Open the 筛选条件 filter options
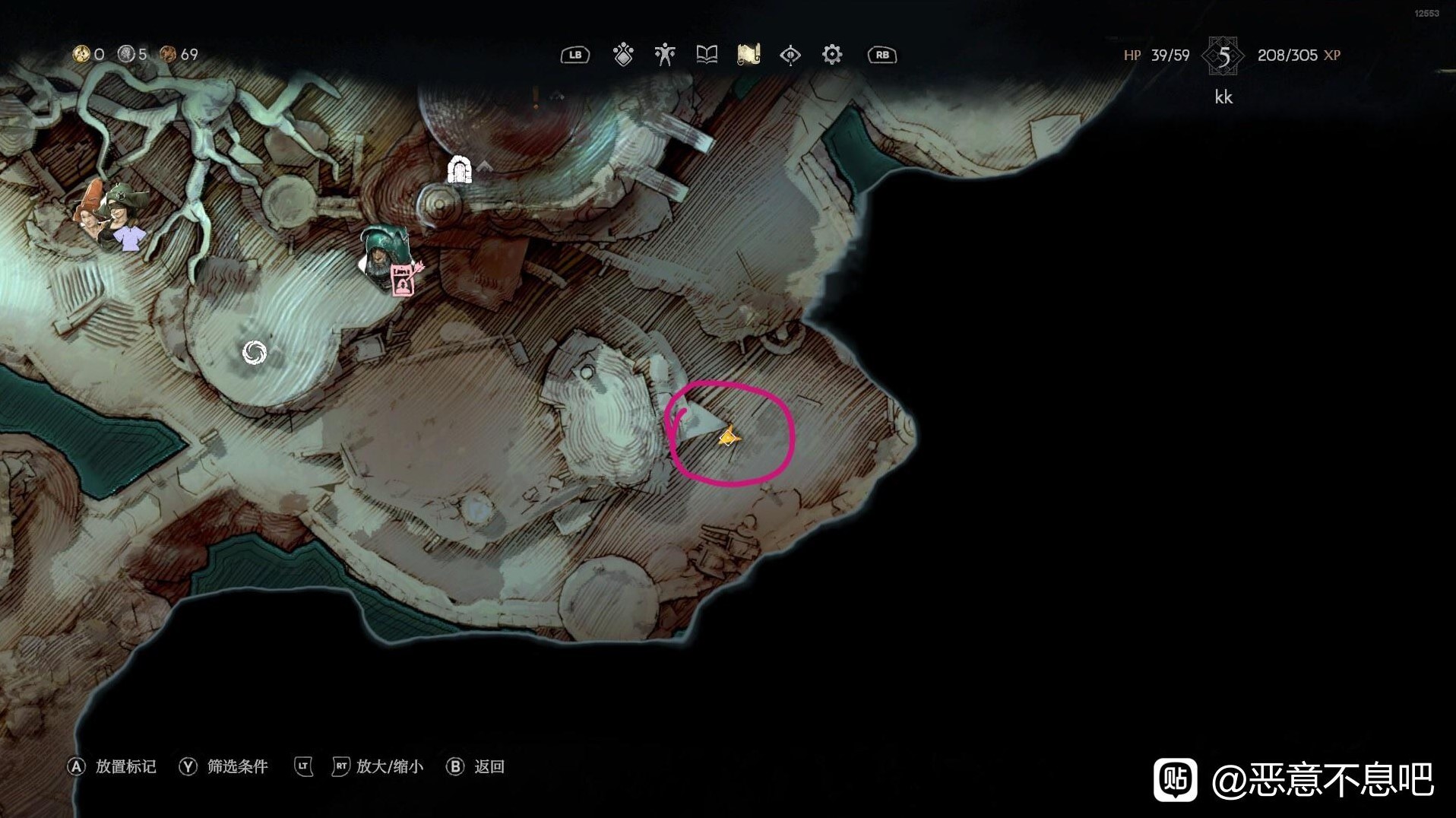 click(x=237, y=766)
